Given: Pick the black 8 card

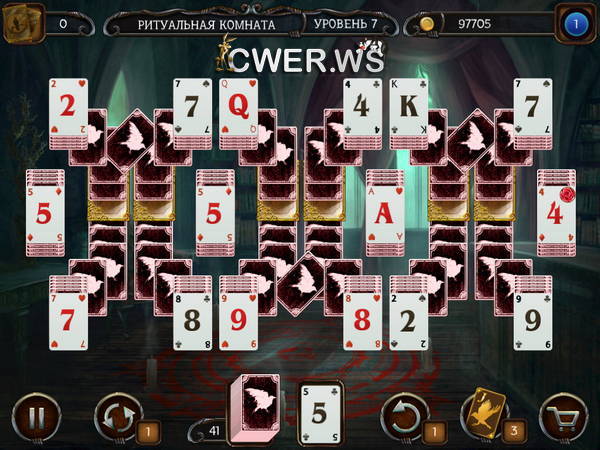Looking at the screenshot, I should click(x=193, y=320).
